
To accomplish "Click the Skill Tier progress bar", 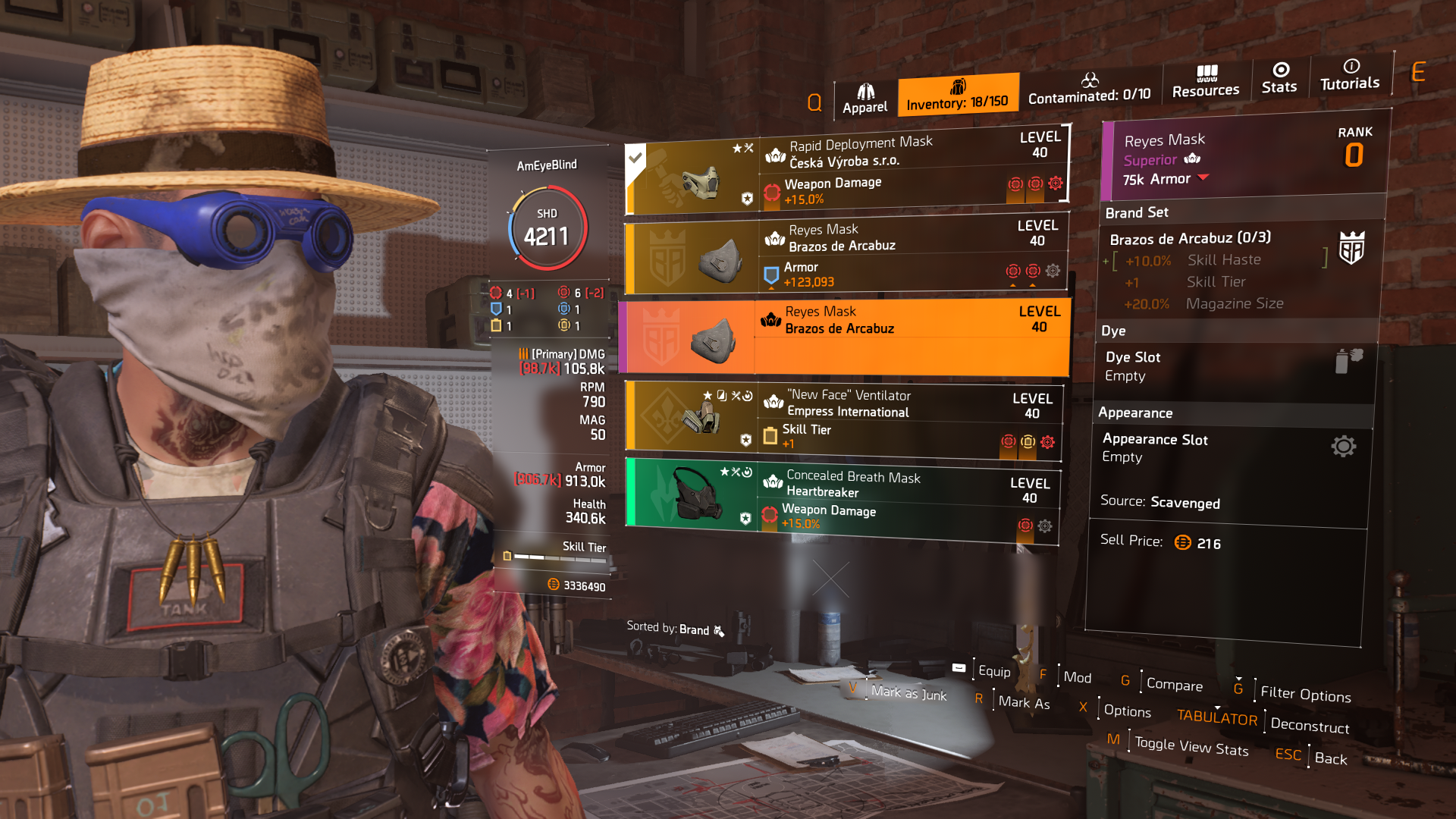I will pyautogui.click(x=559, y=559).
